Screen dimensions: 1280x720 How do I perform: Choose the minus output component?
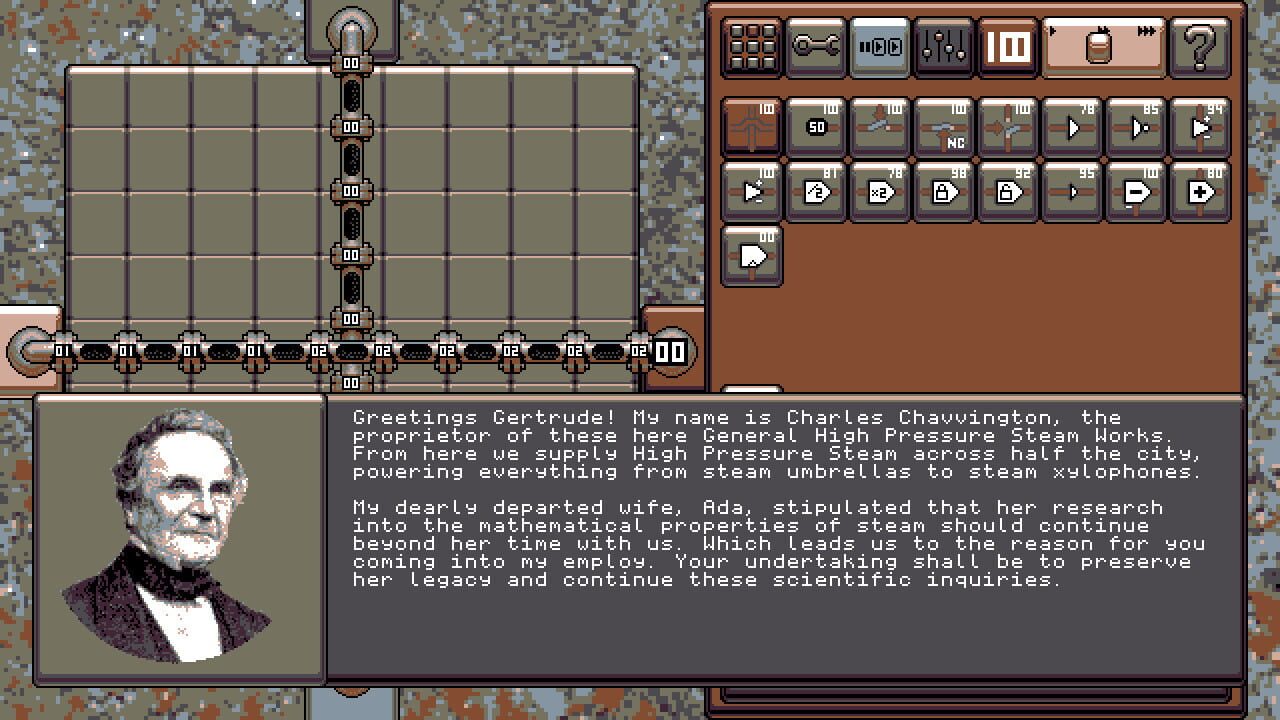pyautogui.click(x=1134, y=192)
